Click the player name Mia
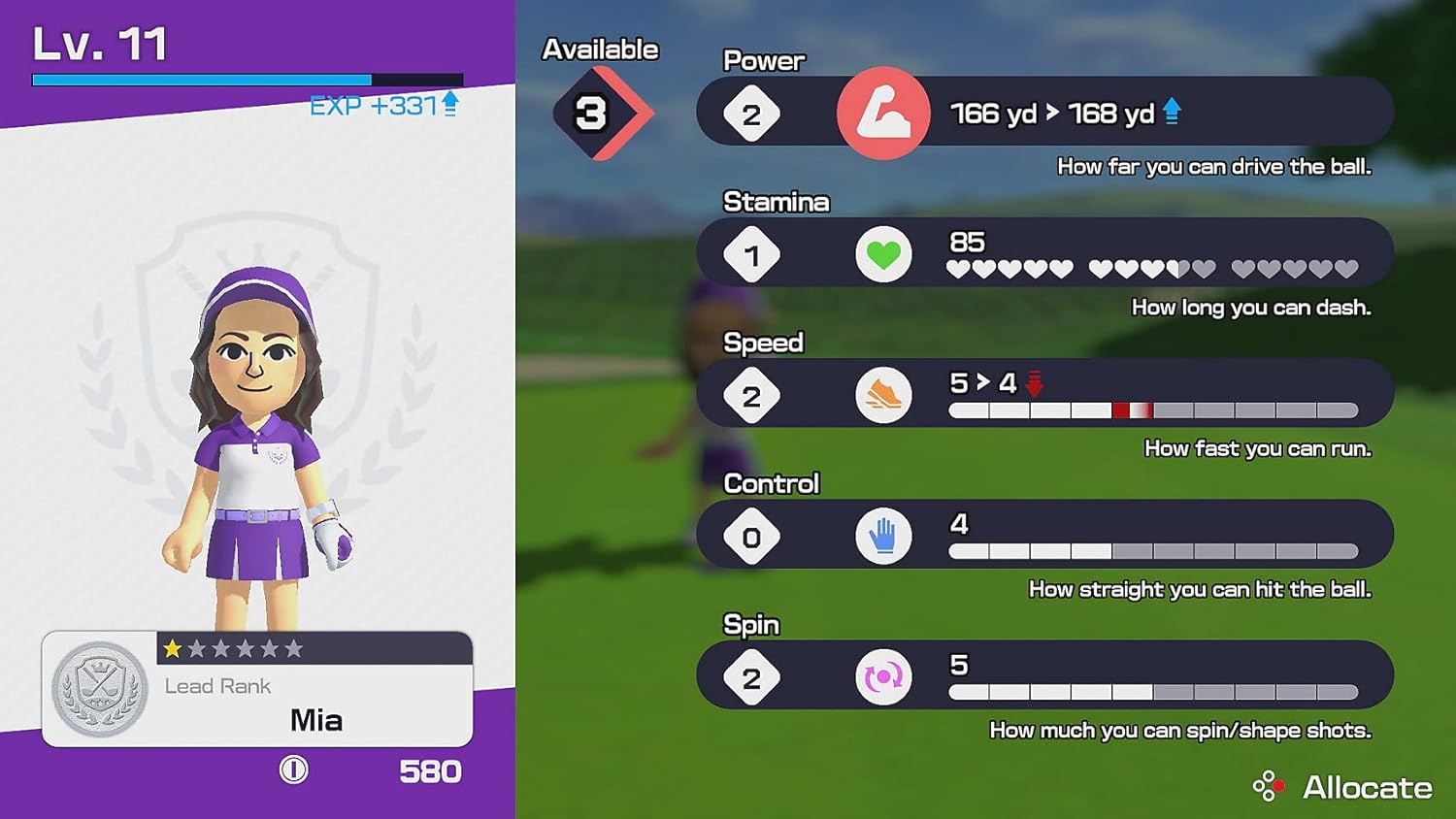This screenshot has width=1456, height=819. [x=315, y=720]
